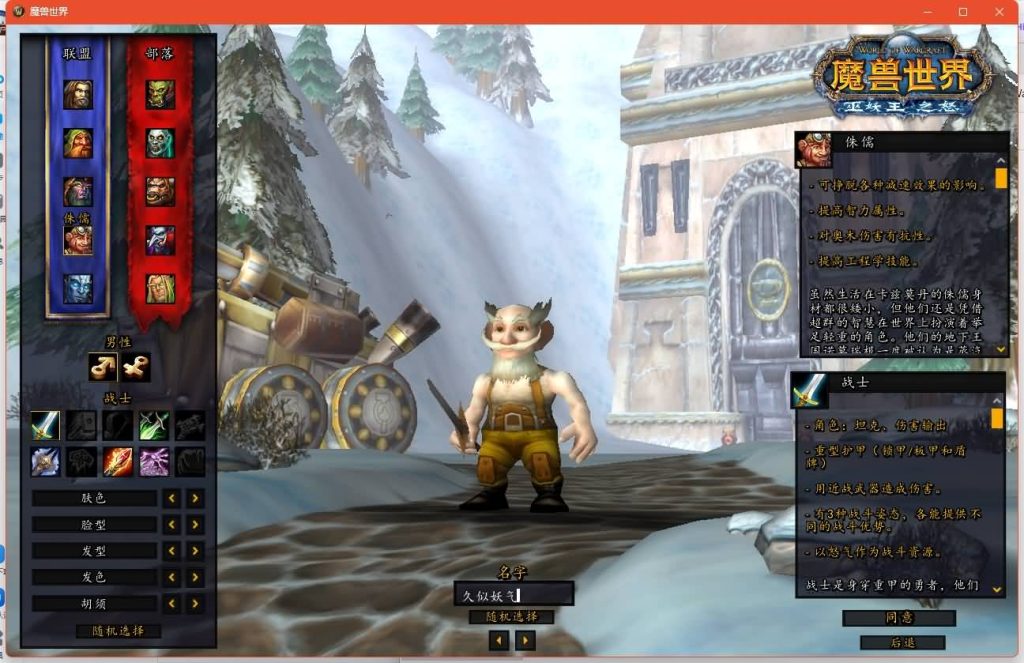This screenshot has width=1024, height=663.
Task: Generate a random name below name field
Action: pos(511,617)
